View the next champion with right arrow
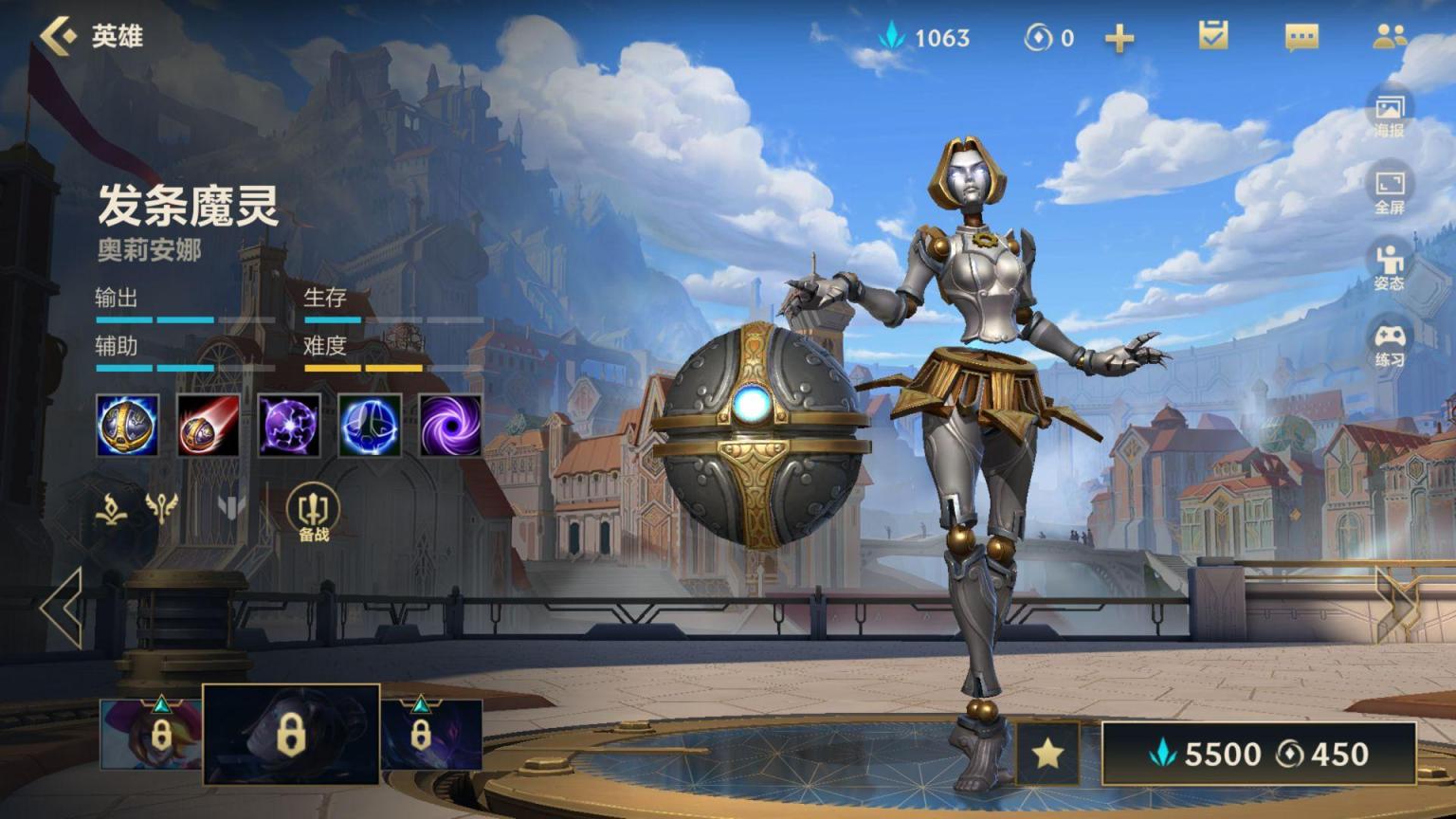Viewport: 1456px width, 819px height. [x=1397, y=608]
